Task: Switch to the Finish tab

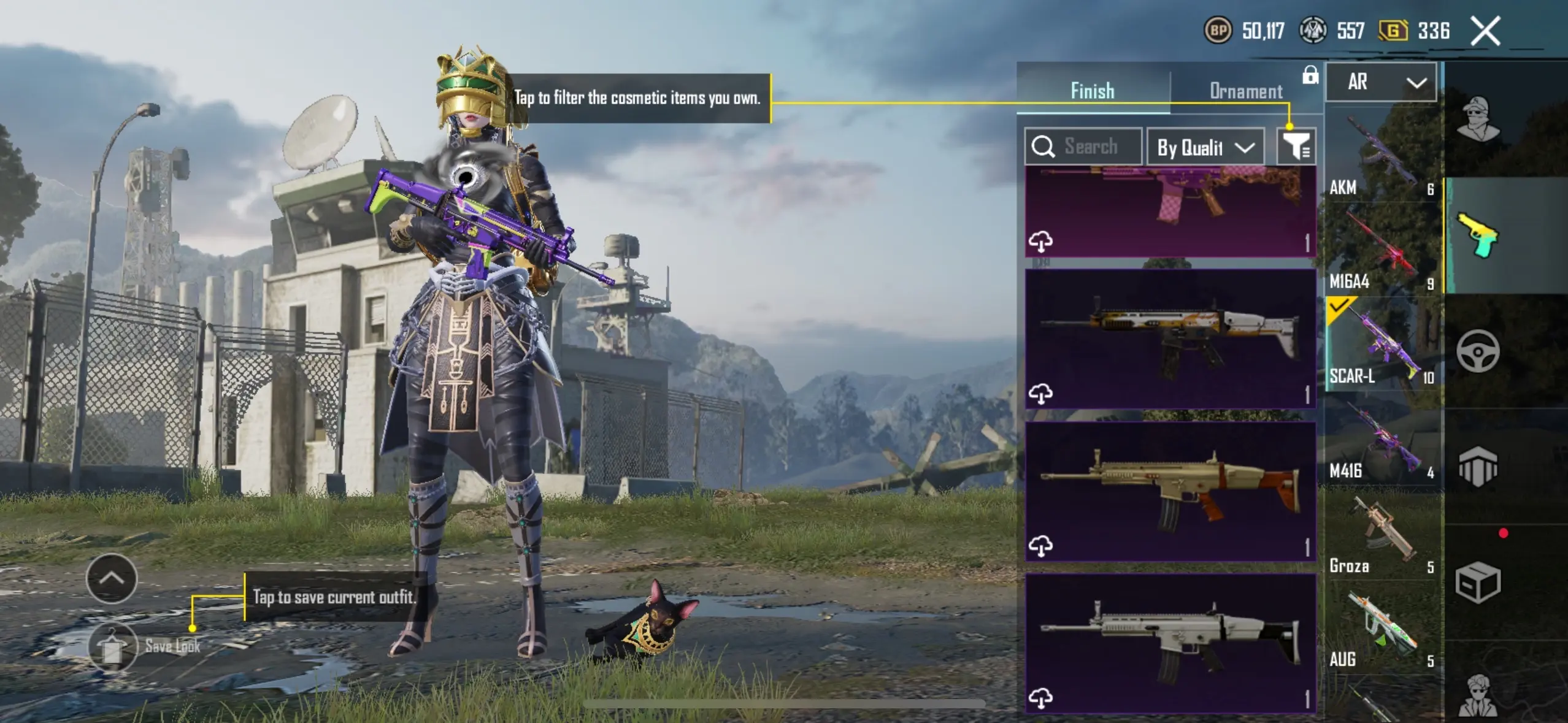Action: pos(1093,91)
